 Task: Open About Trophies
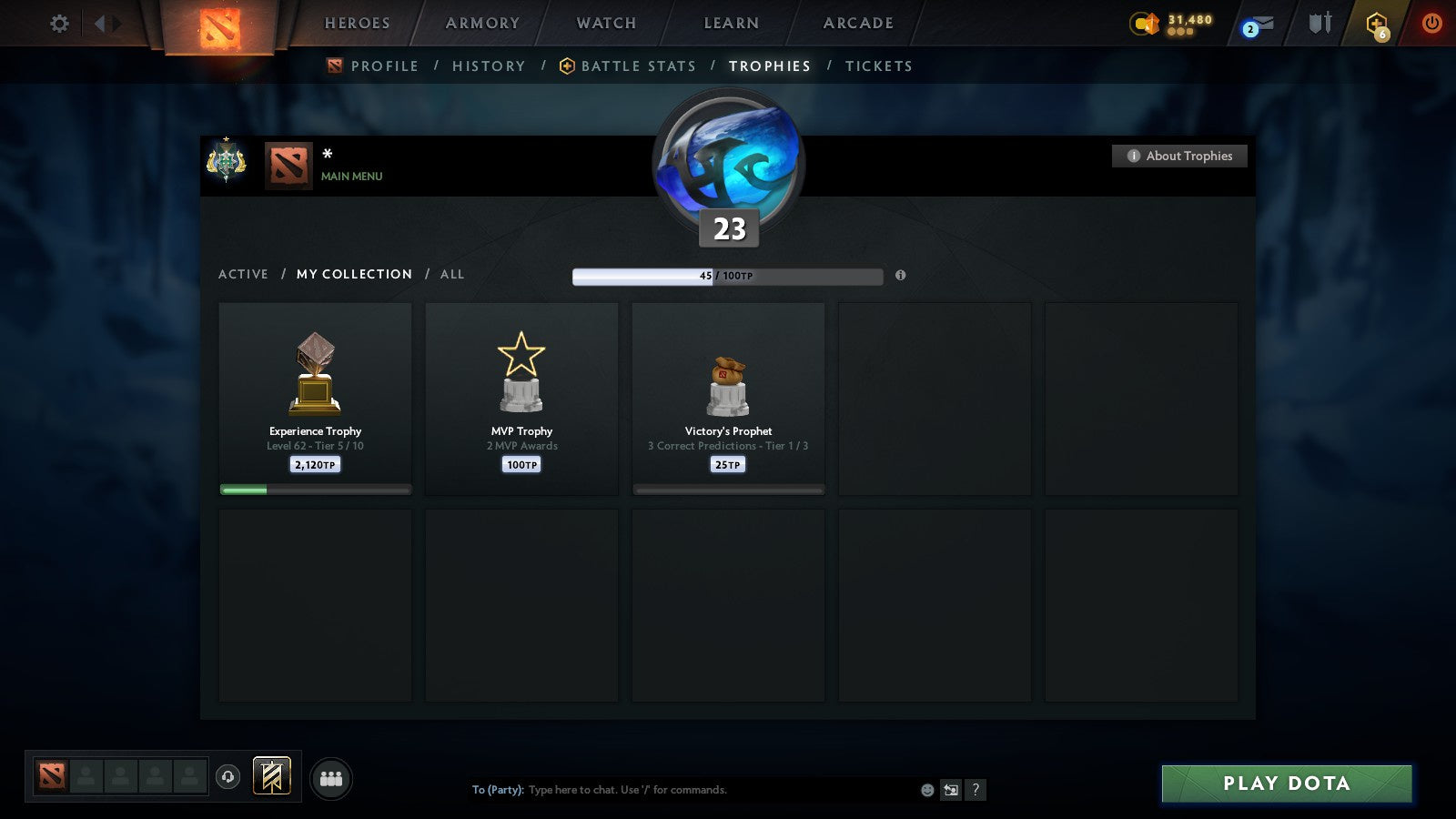[x=1179, y=156]
